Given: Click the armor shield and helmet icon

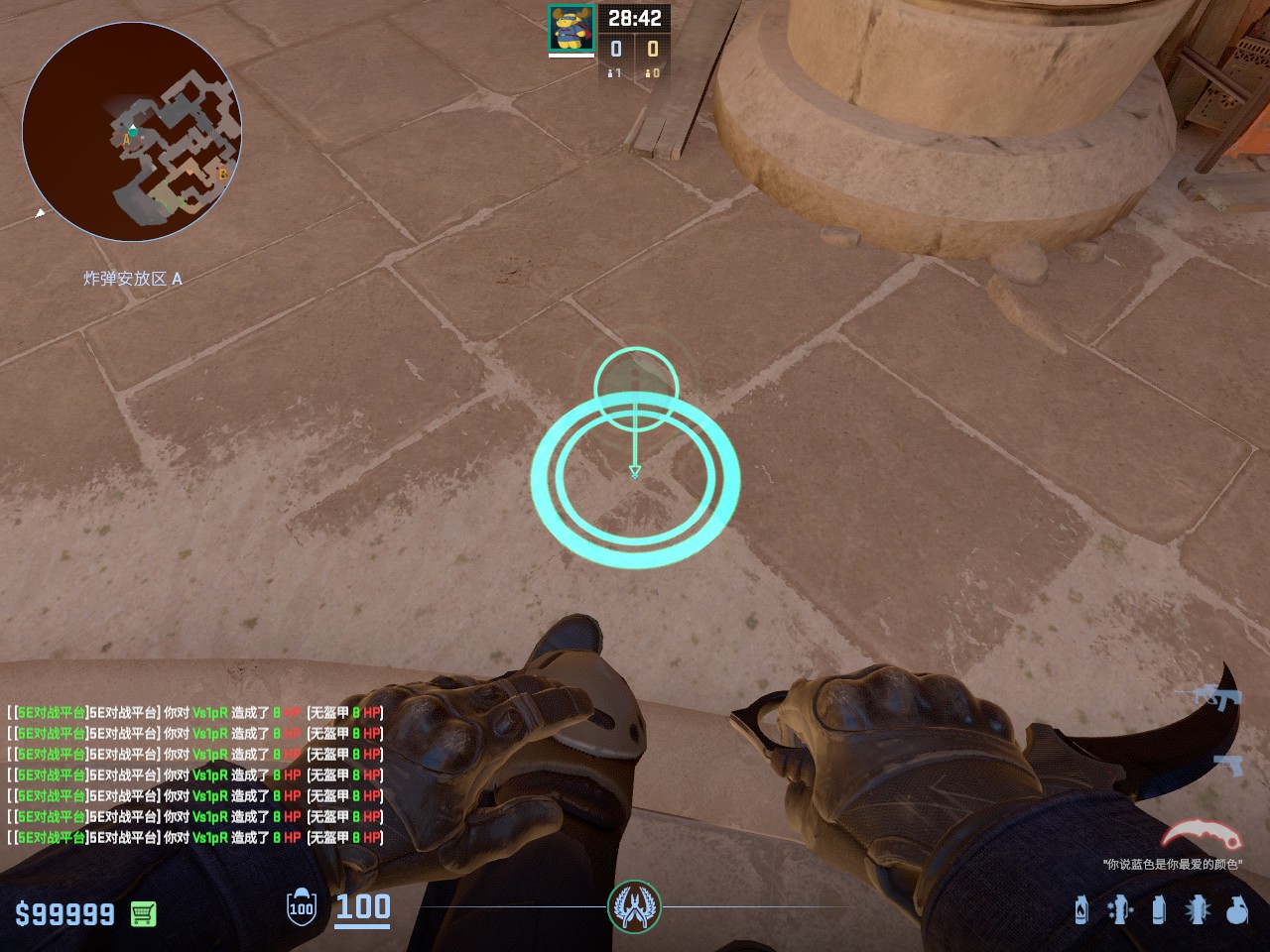Looking at the screenshot, I should pos(301,907).
